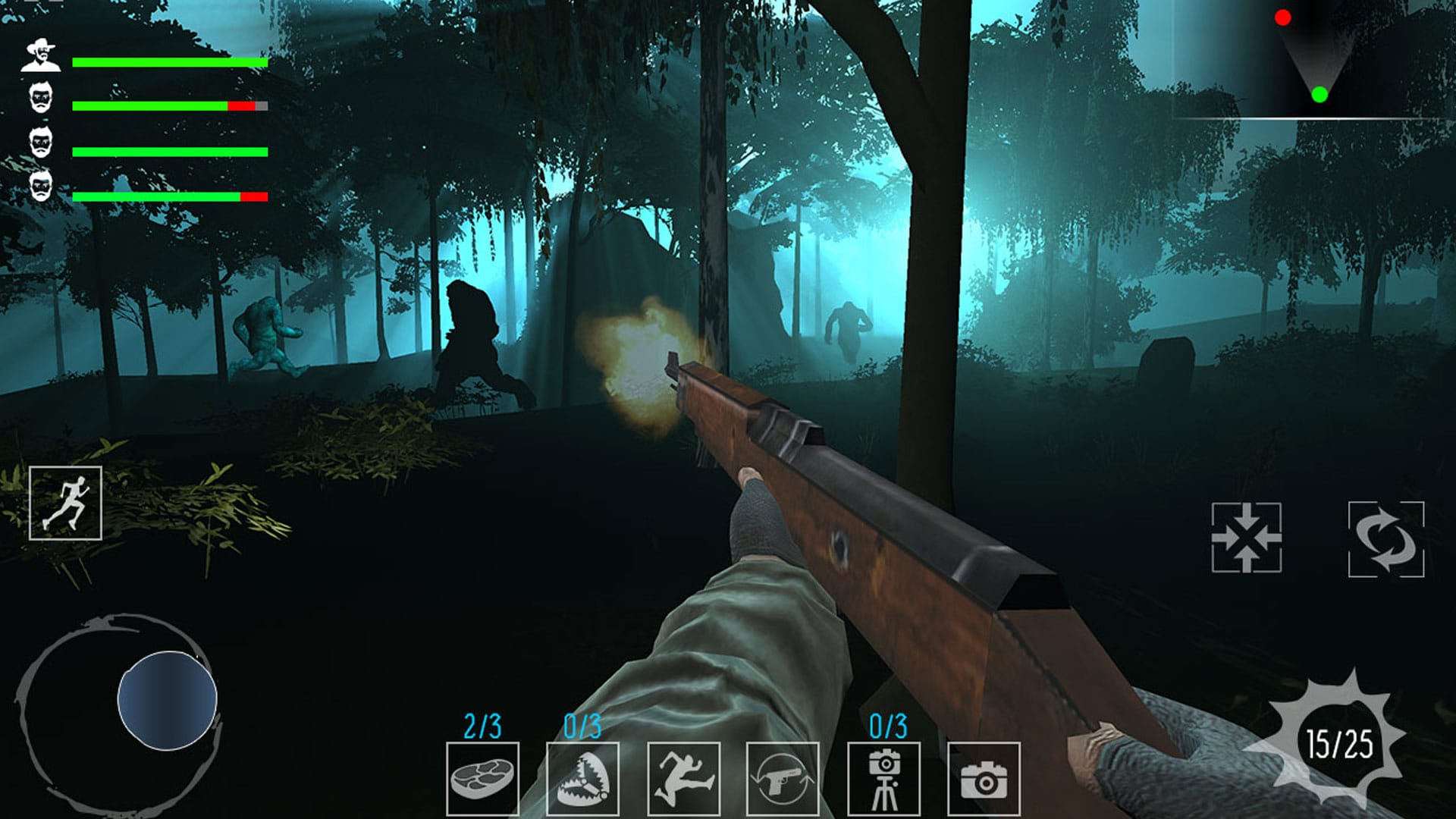Tap the crosshair aim icon on the right
Screen dimensions: 1456x819
(1248, 540)
